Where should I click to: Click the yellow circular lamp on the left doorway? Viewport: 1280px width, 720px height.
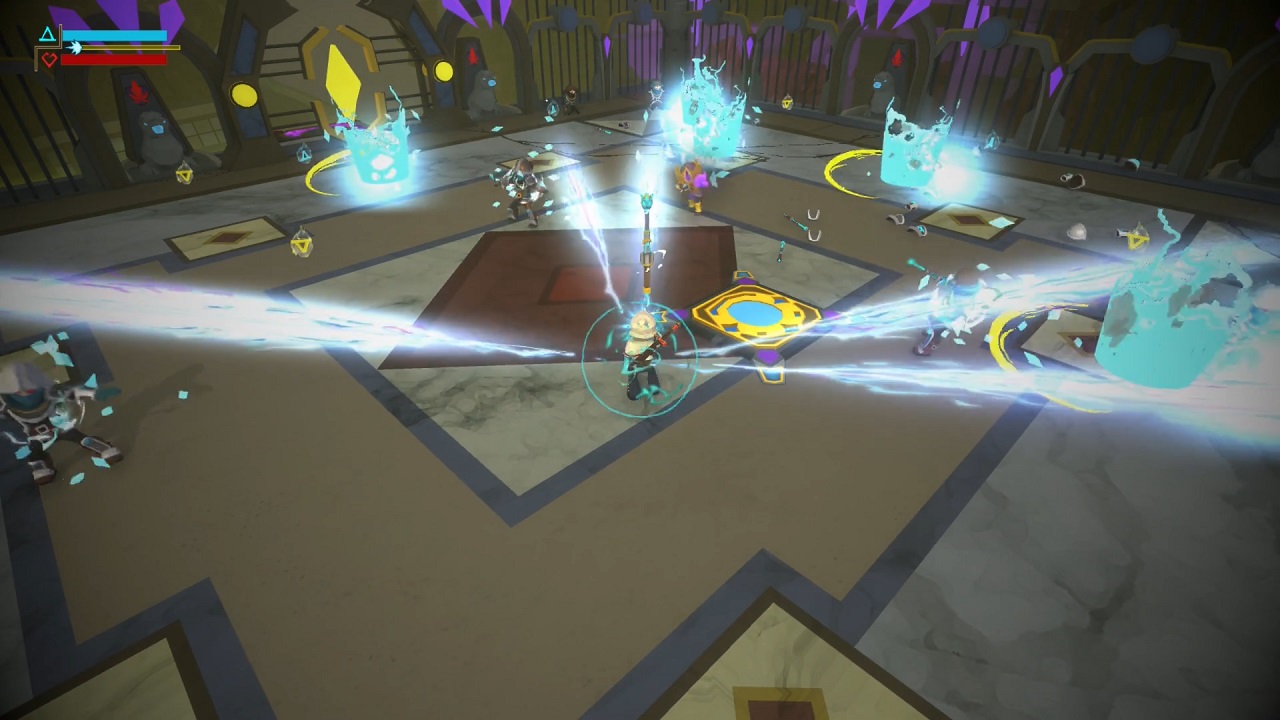pos(244,95)
